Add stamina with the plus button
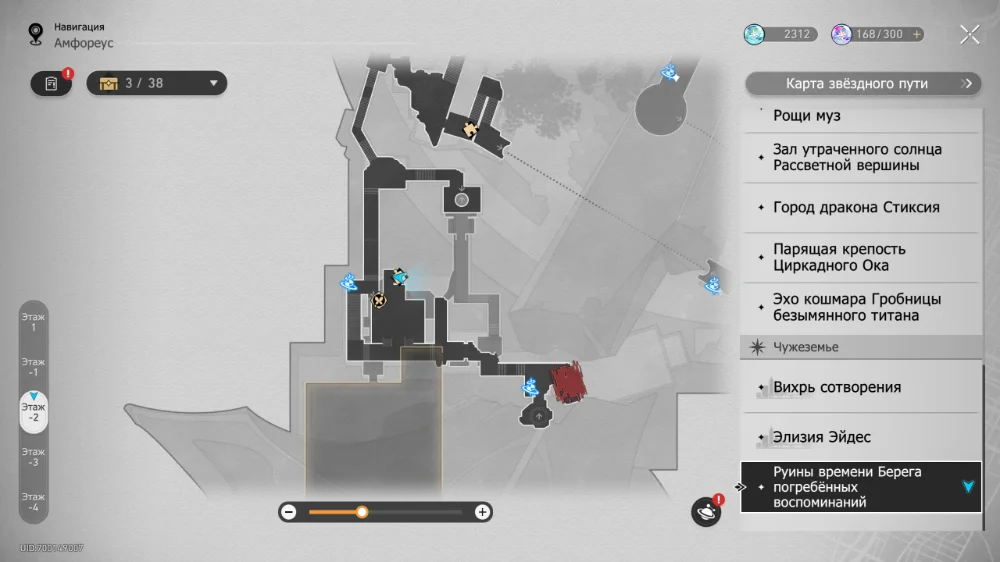The height and width of the screenshot is (562, 1000). pos(916,34)
